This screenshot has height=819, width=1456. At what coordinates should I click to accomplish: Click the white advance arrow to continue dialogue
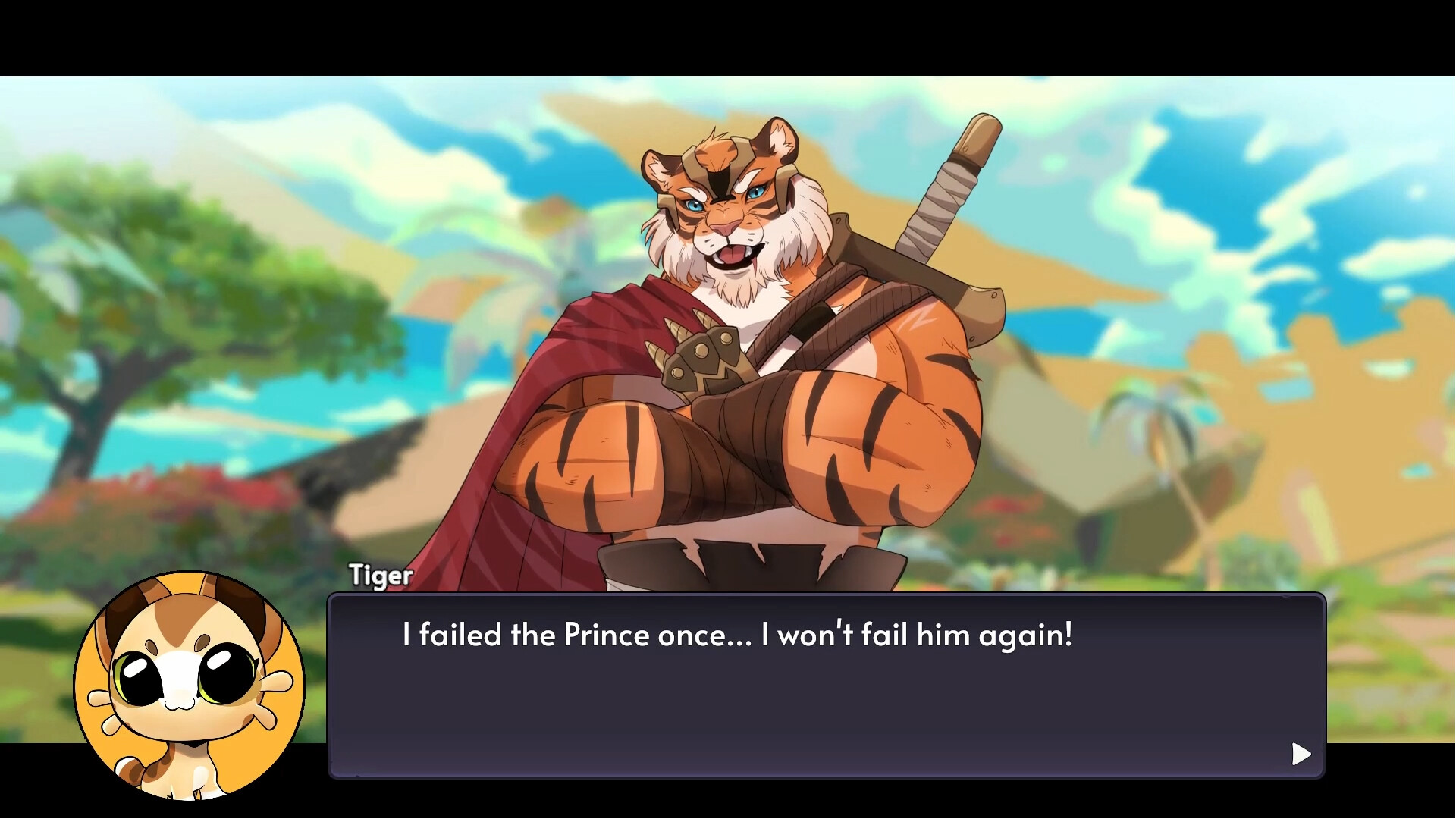click(1300, 753)
